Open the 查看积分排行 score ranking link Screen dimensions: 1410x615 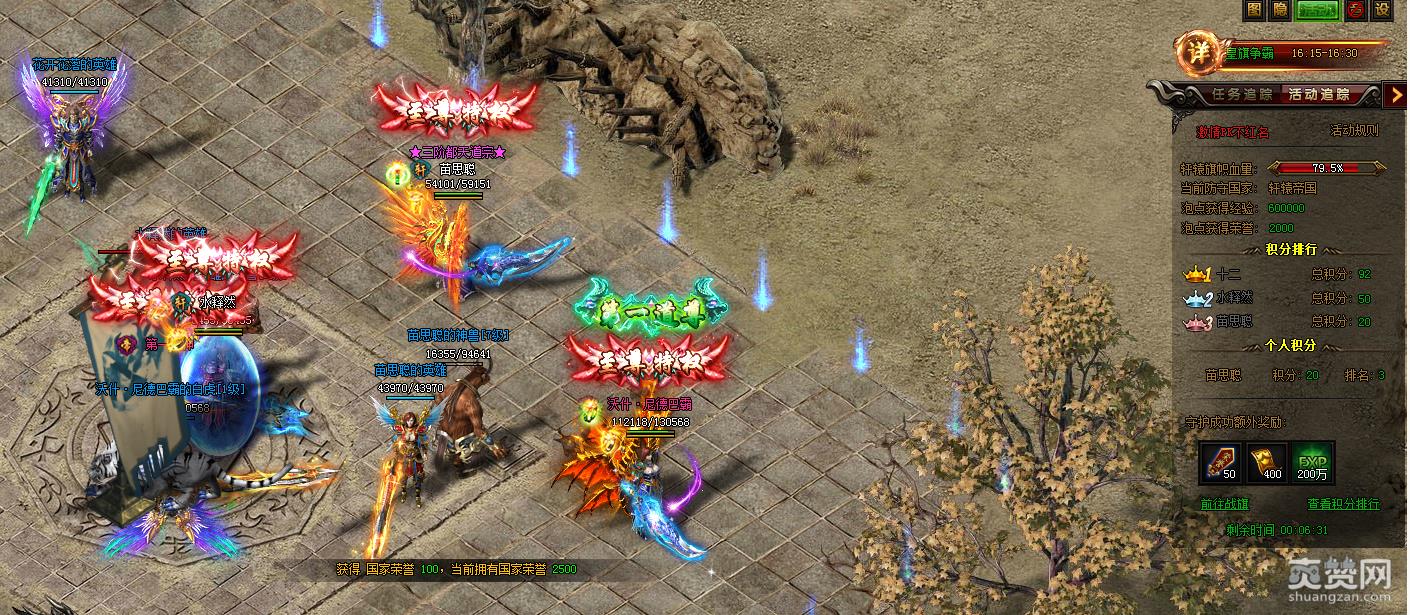pos(1343,504)
